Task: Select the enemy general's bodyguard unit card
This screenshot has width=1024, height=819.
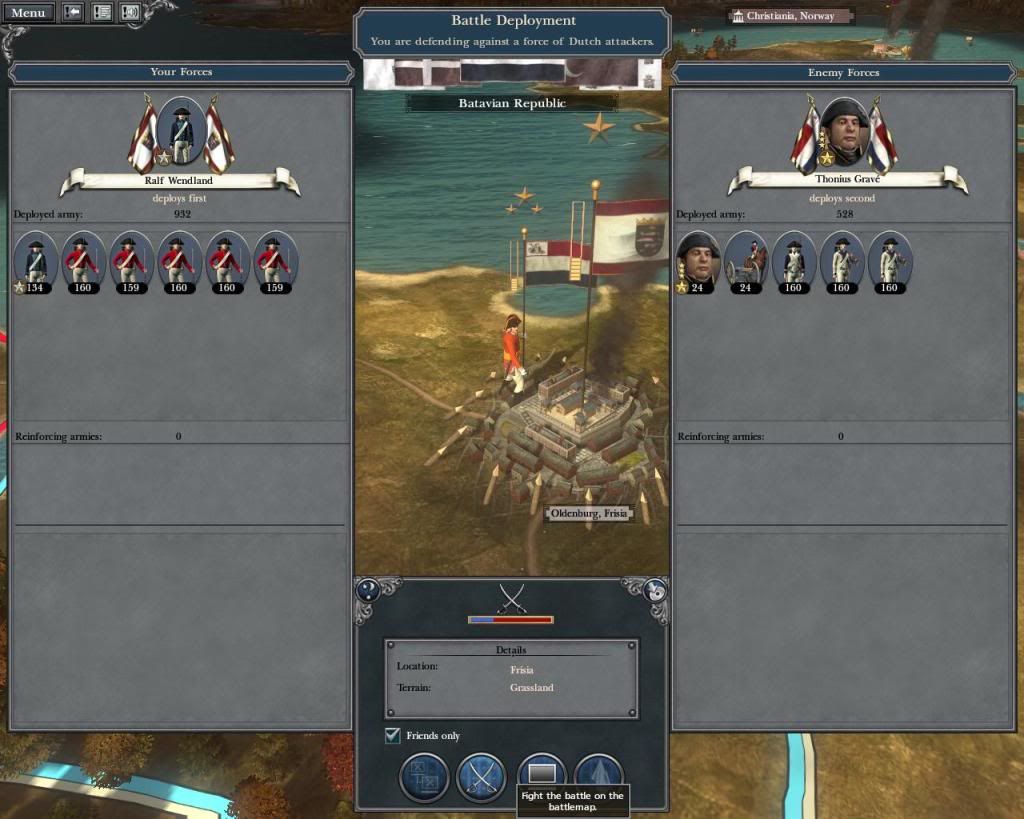Action: pos(698,262)
